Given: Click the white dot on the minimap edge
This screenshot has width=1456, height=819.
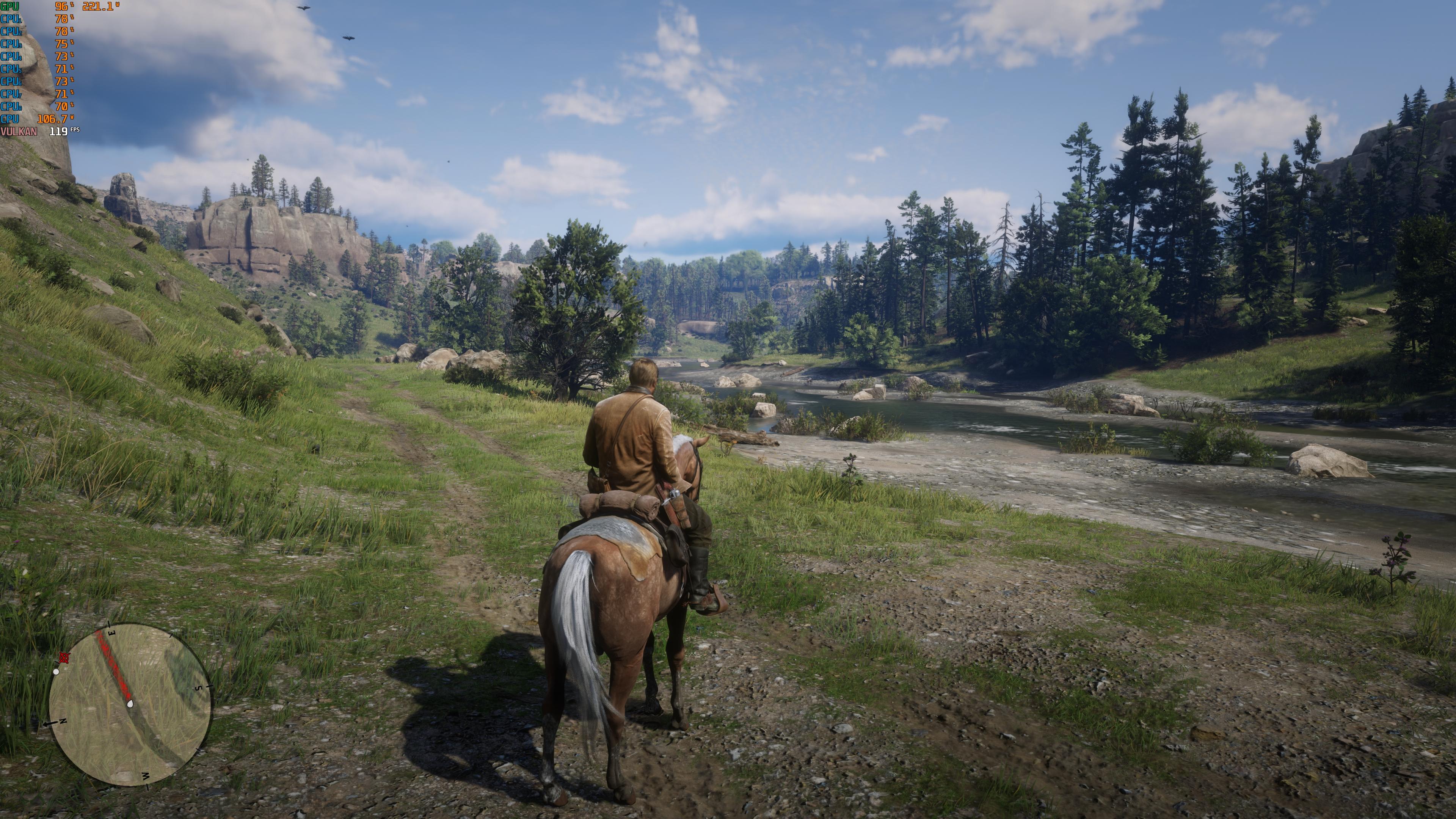Looking at the screenshot, I should 56,672.
